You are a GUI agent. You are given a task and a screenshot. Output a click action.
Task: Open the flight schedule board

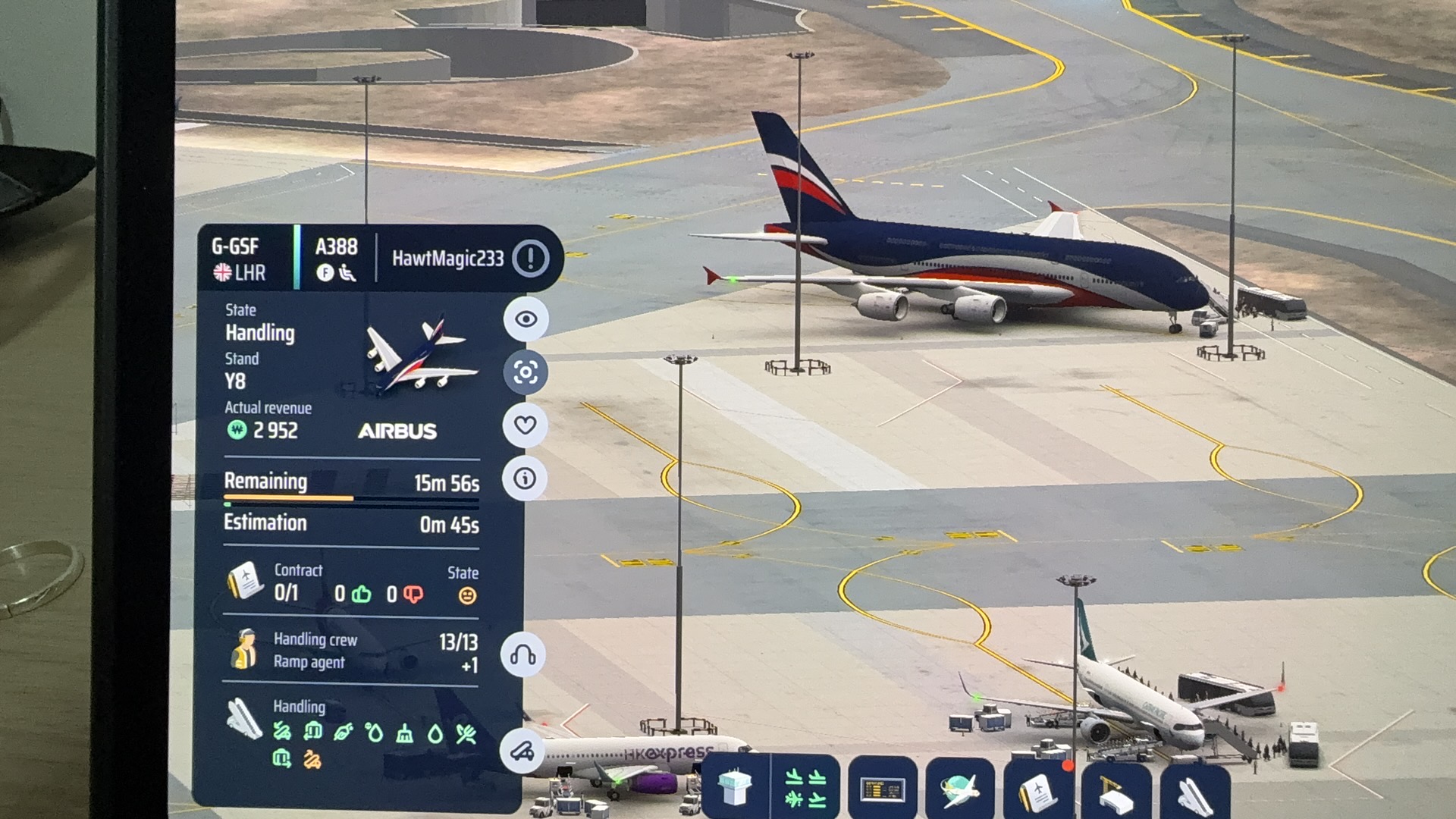coord(882,789)
